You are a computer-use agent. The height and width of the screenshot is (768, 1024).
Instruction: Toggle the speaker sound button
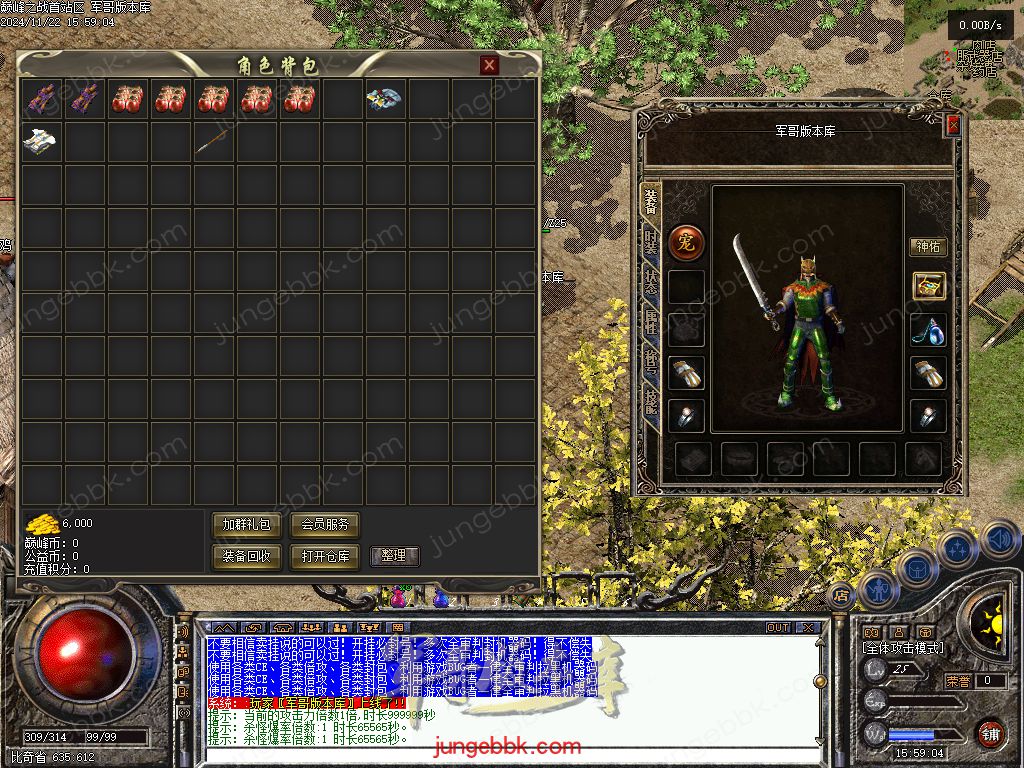point(998,540)
